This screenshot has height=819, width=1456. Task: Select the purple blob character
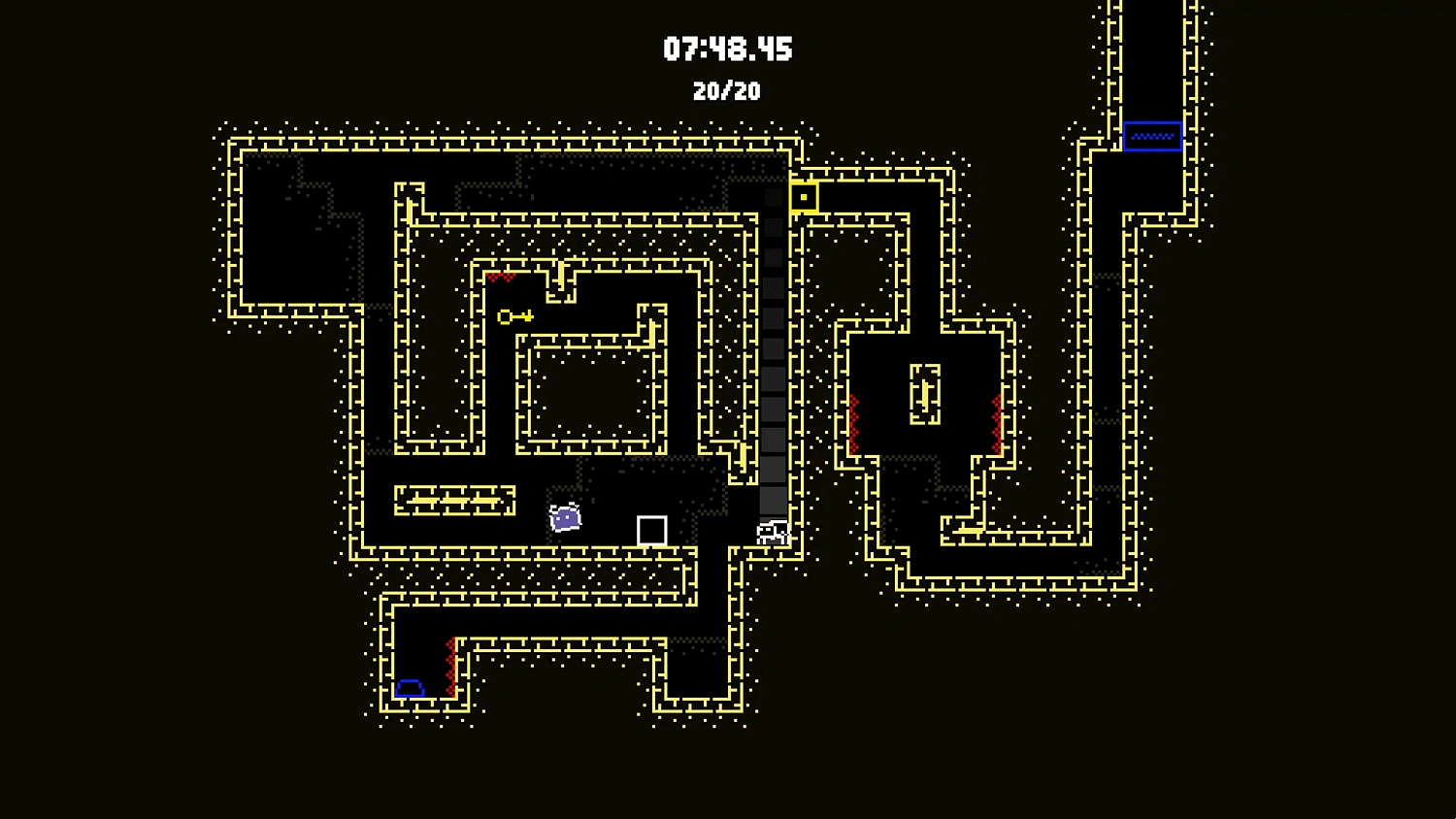pyautogui.click(x=563, y=518)
